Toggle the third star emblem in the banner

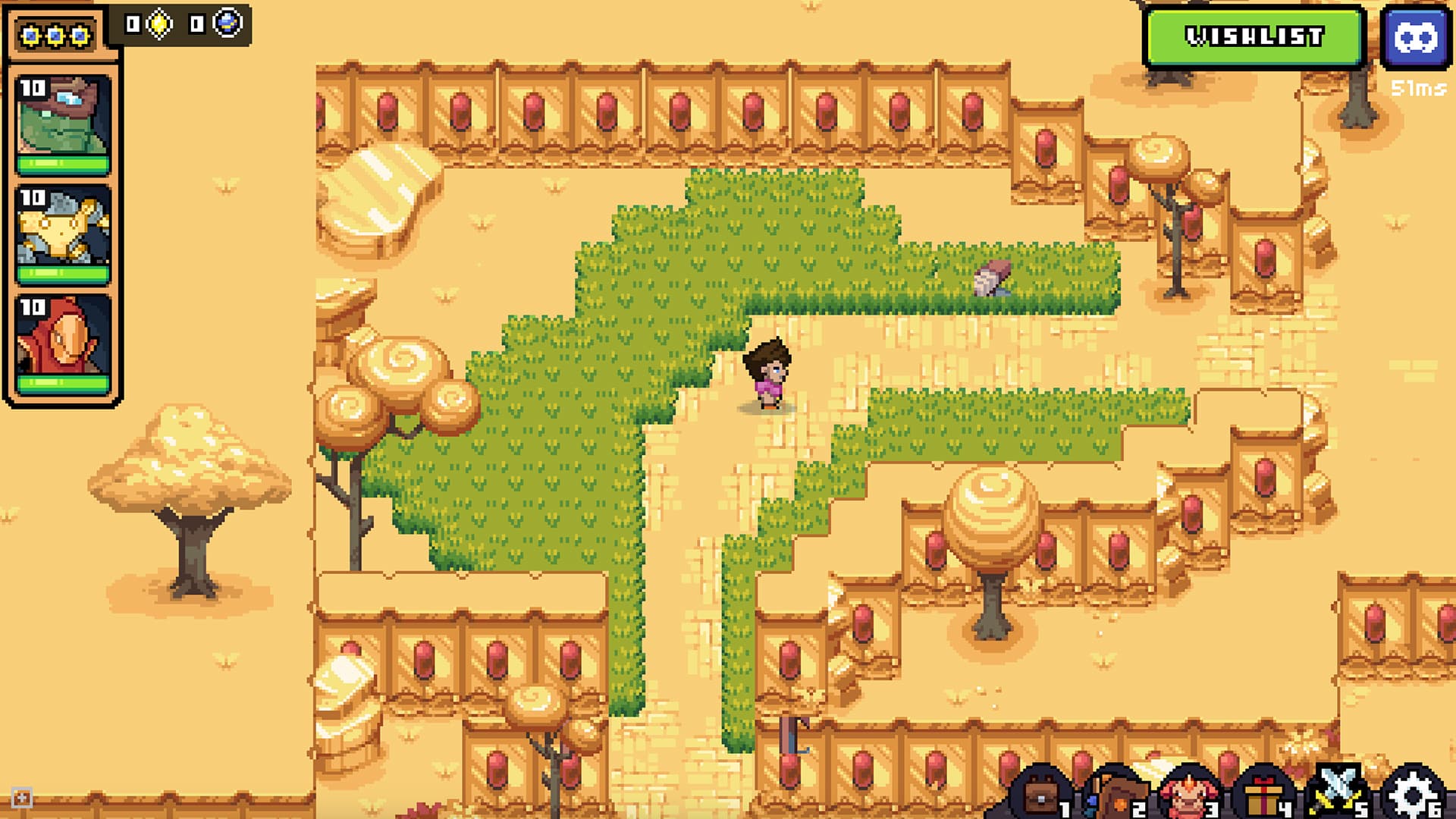(x=79, y=34)
